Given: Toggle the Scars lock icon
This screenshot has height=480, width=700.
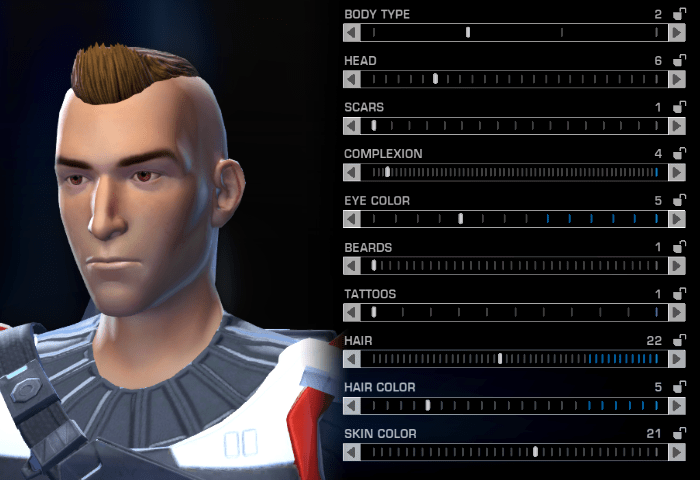Looking at the screenshot, I should (680, 107).
